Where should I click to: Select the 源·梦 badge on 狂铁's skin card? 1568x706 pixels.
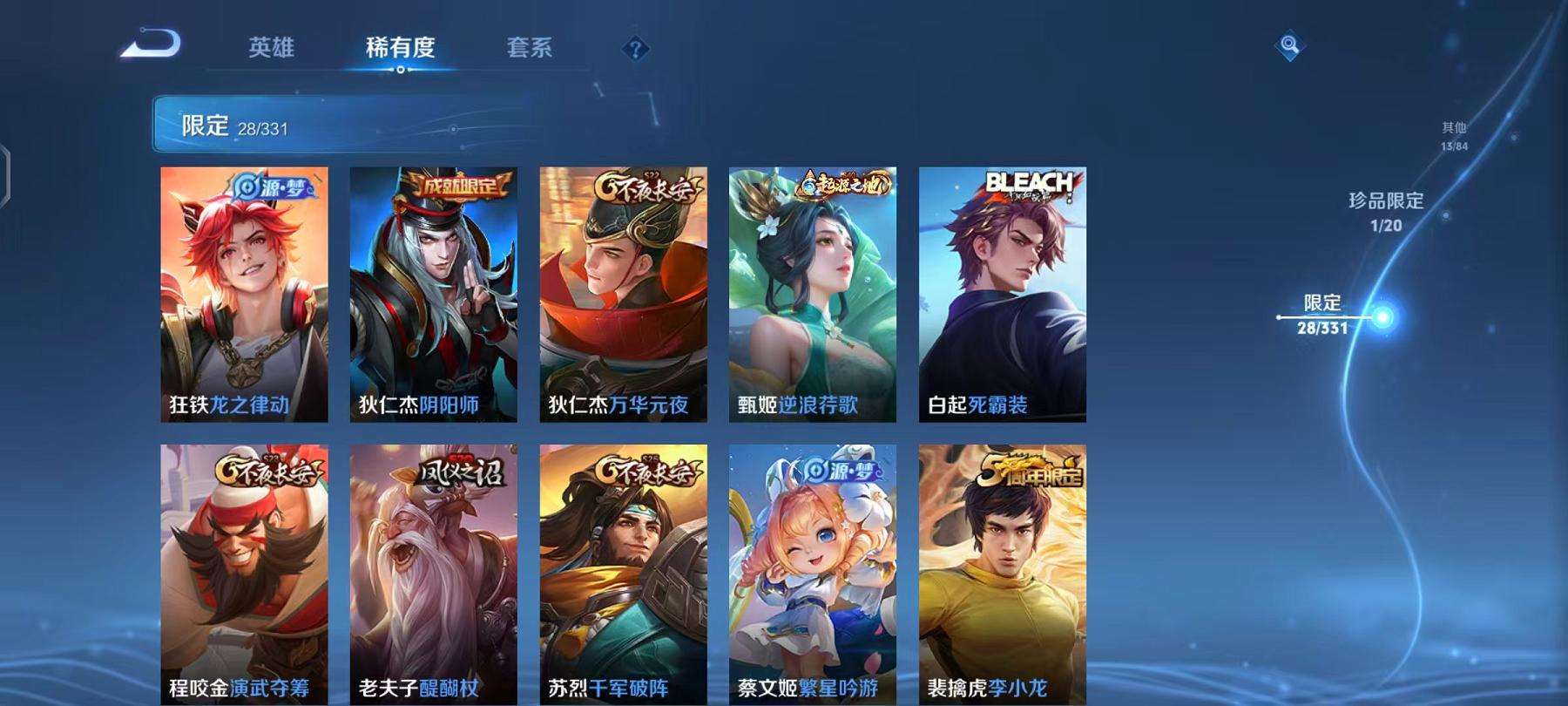point(274,185)
